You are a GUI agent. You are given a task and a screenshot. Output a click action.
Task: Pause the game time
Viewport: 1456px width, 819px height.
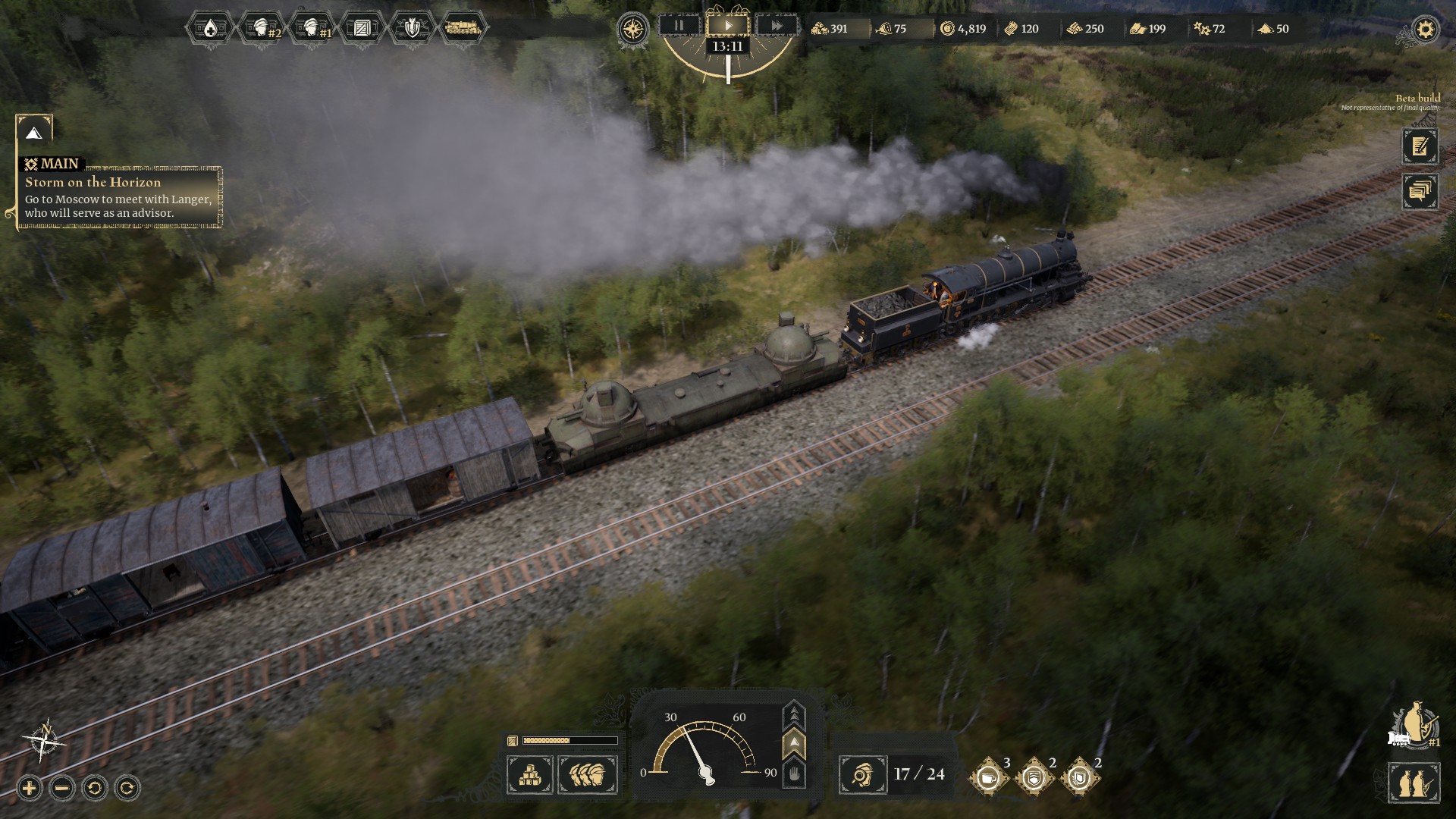679,26
